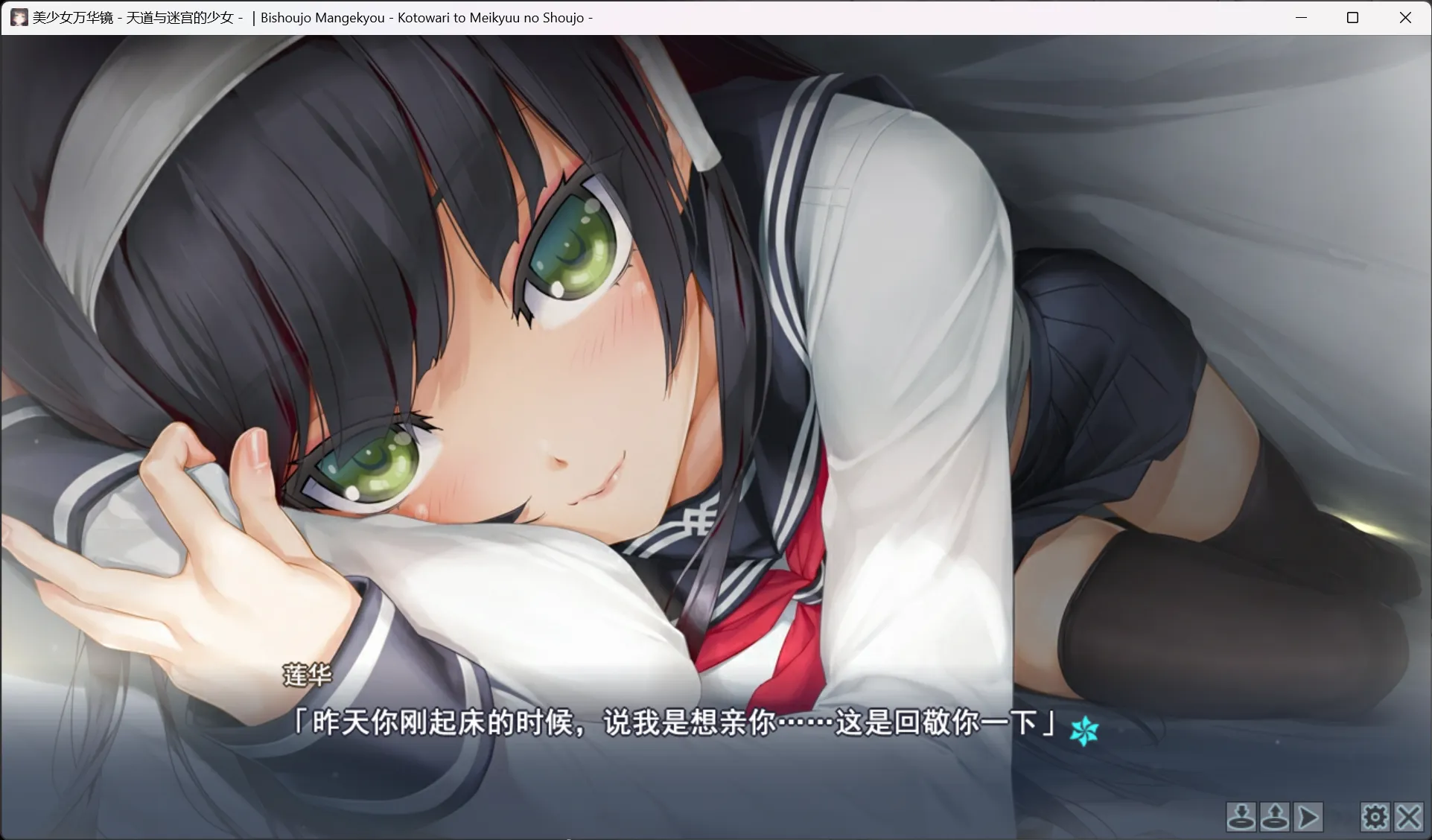Hide the text window with the in-game X icon

[1407, 817]
